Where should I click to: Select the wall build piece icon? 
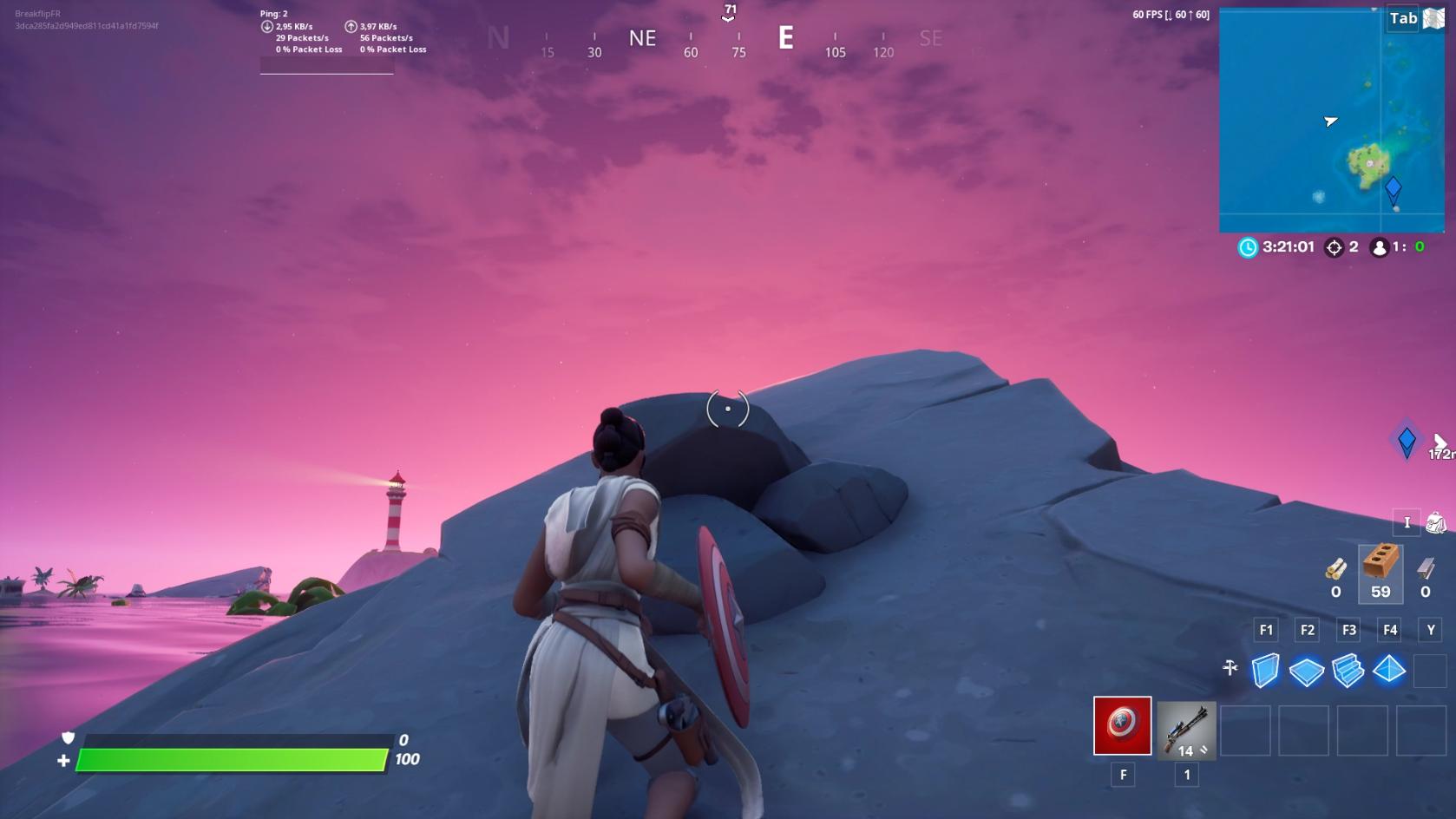(x=1267, y=670)
